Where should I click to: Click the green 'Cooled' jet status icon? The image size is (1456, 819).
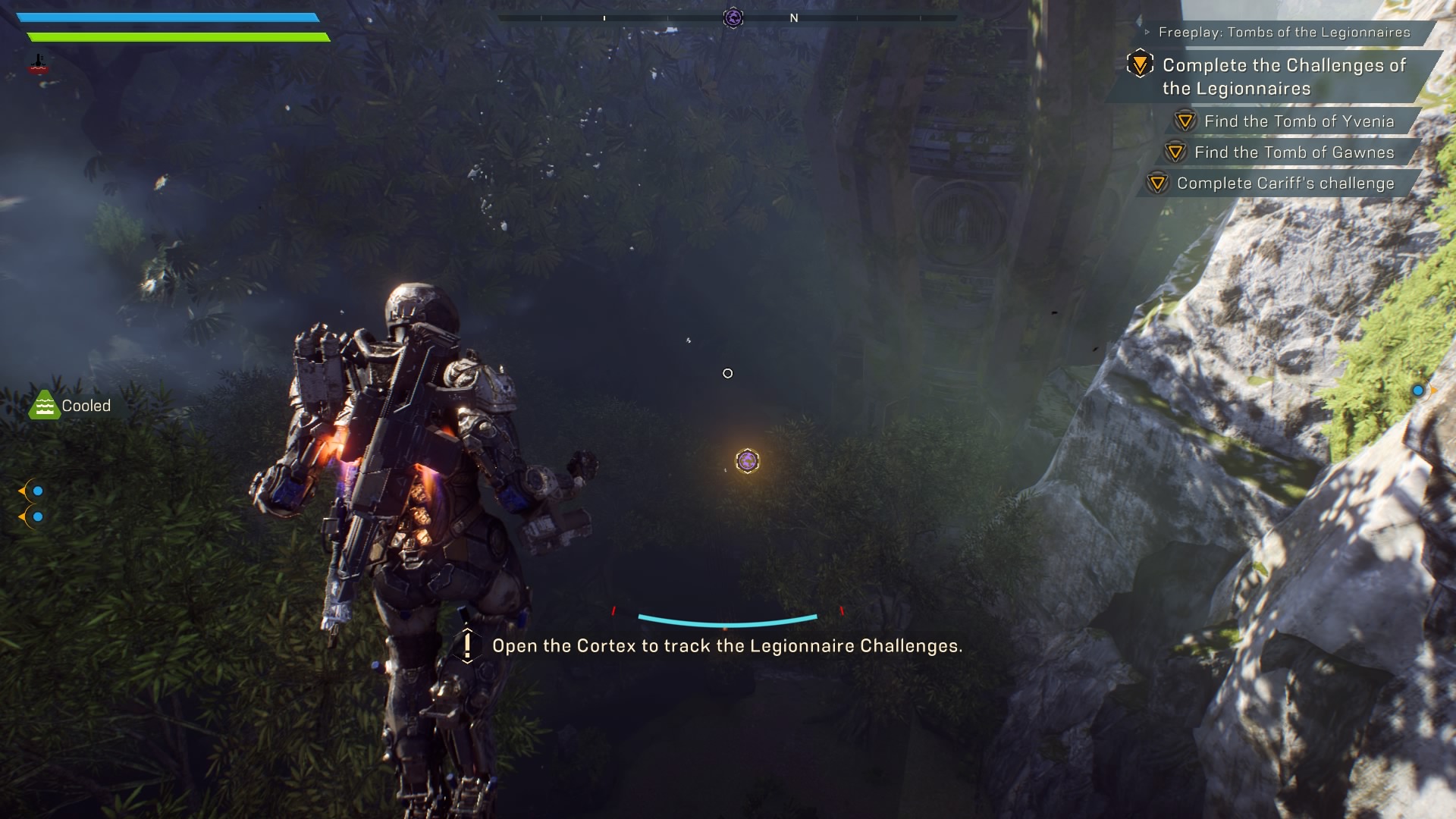pos(45,404)
